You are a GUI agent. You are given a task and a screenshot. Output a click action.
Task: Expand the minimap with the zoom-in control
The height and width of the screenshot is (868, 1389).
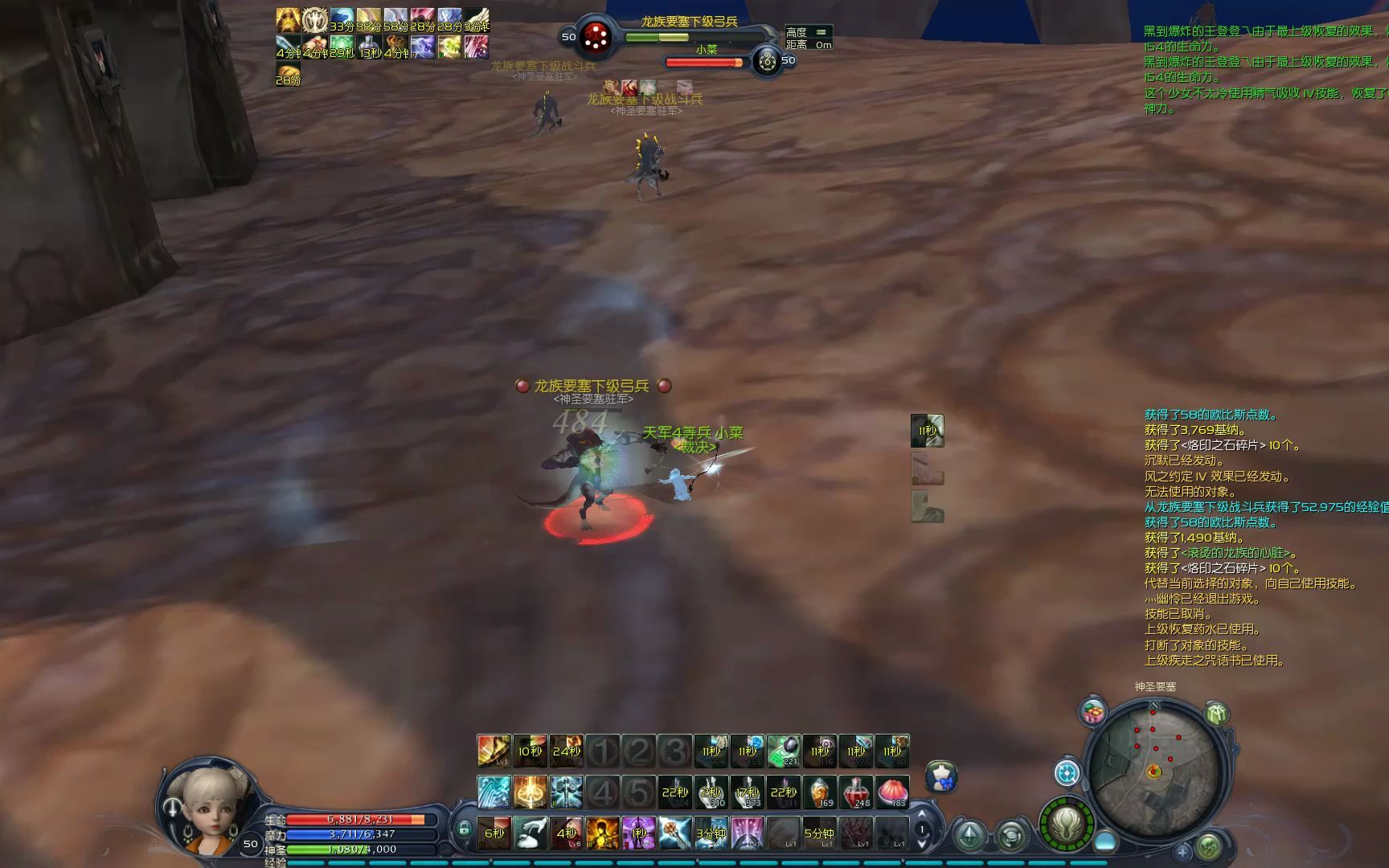[1183, 852]
